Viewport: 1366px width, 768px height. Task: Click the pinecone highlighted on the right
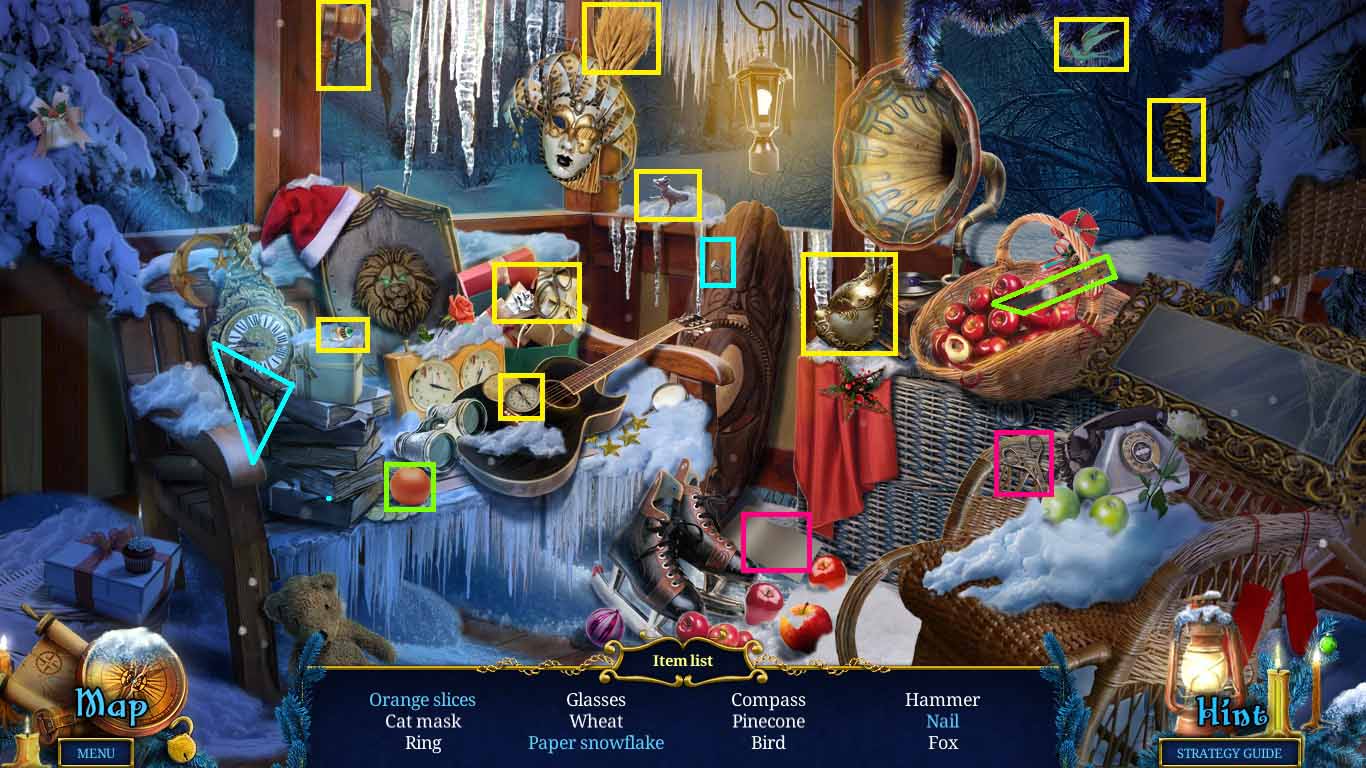(x=1176, y=137)
